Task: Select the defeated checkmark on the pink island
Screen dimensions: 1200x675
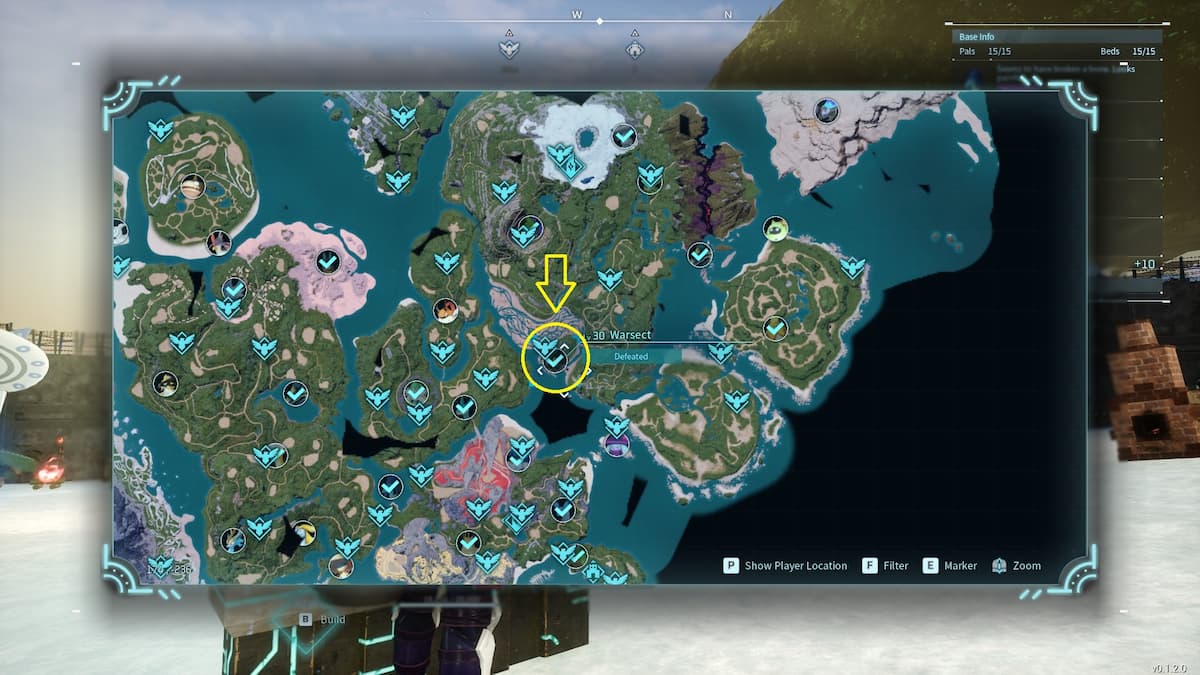Action: coord(327,262)
